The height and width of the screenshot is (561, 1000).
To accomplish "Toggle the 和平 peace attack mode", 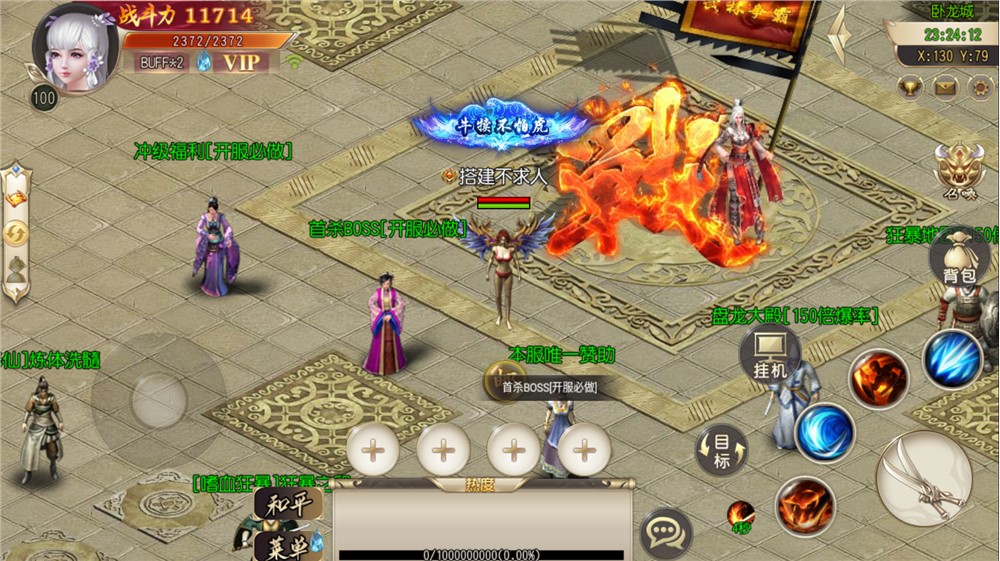I will 288,505.
